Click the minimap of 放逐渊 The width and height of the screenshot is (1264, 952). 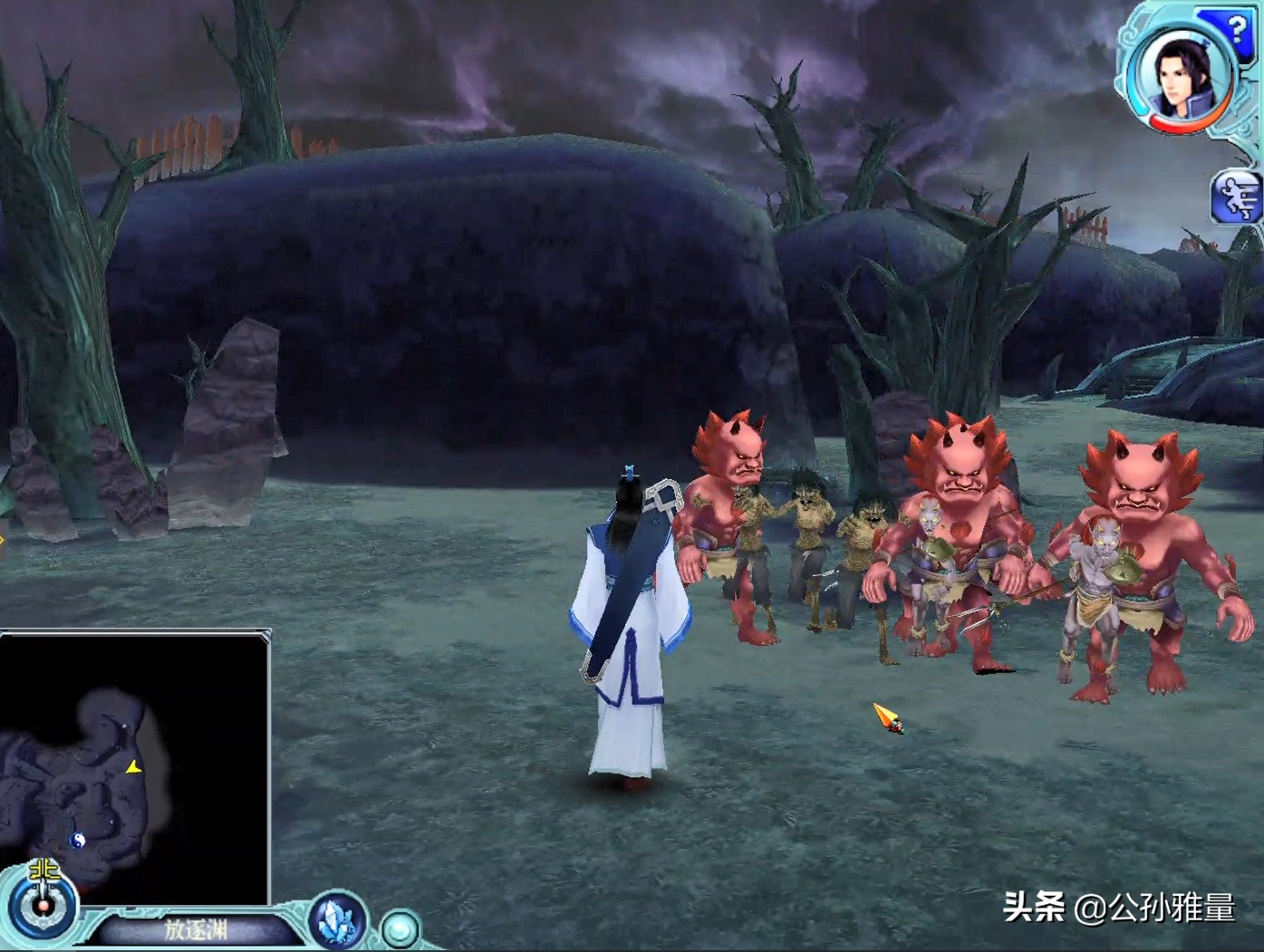tap(134, 768)
